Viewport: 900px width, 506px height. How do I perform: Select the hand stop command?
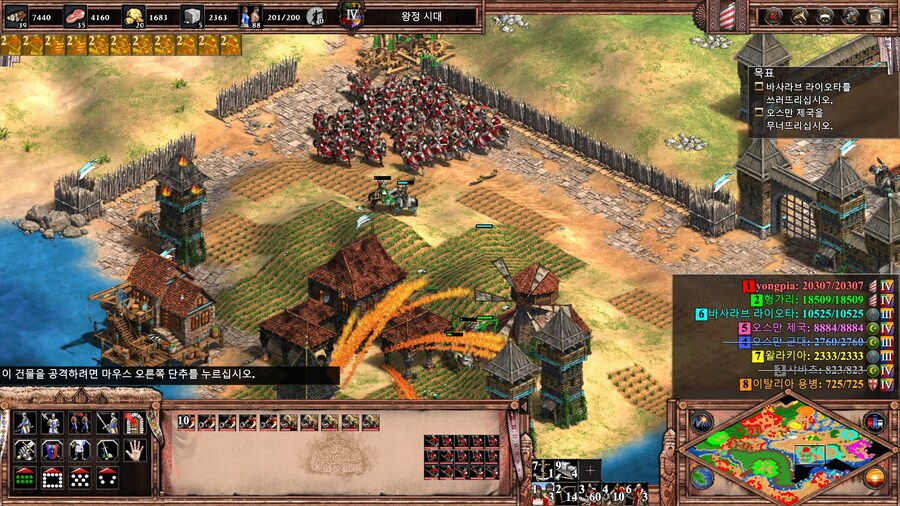[135, 449]
